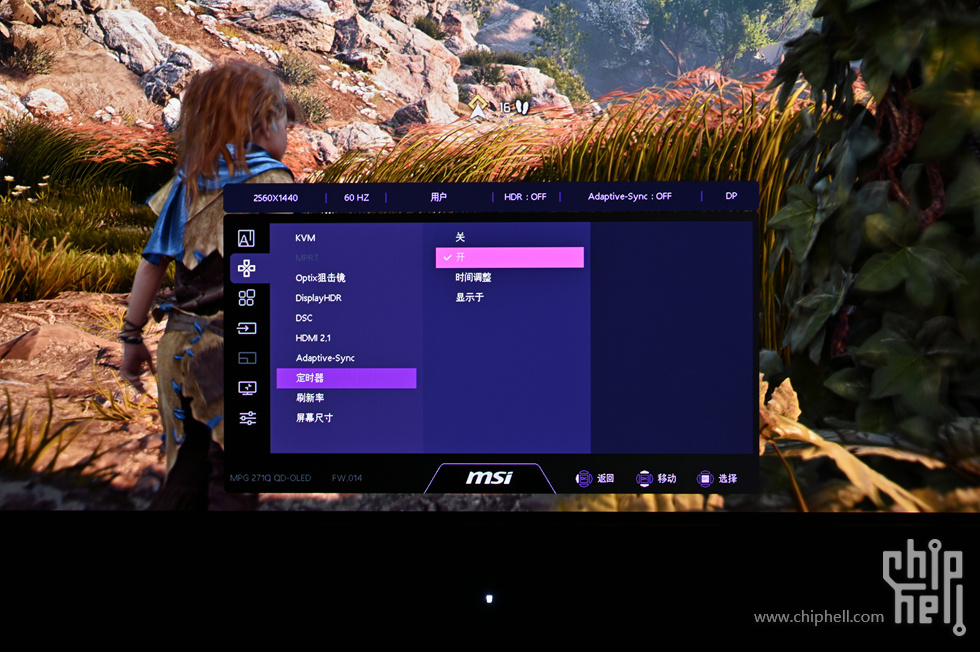Open the gamepad-icon gaming tab
Image resolution: width=980 pixels, height=652 pixels.
[246, 268]
